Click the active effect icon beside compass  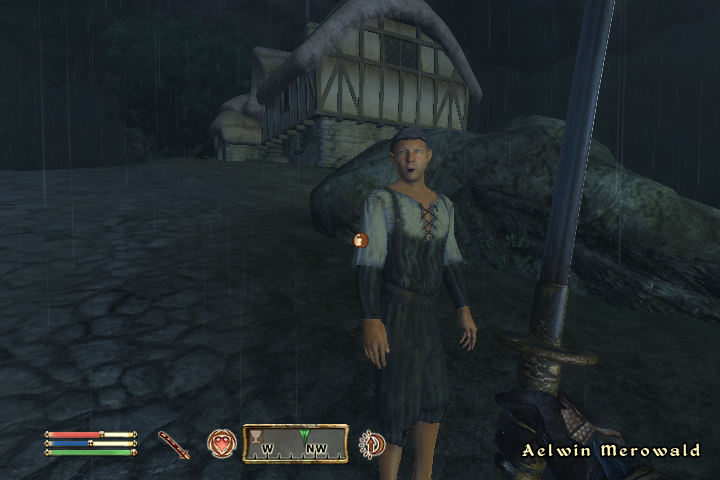[373, 443]
